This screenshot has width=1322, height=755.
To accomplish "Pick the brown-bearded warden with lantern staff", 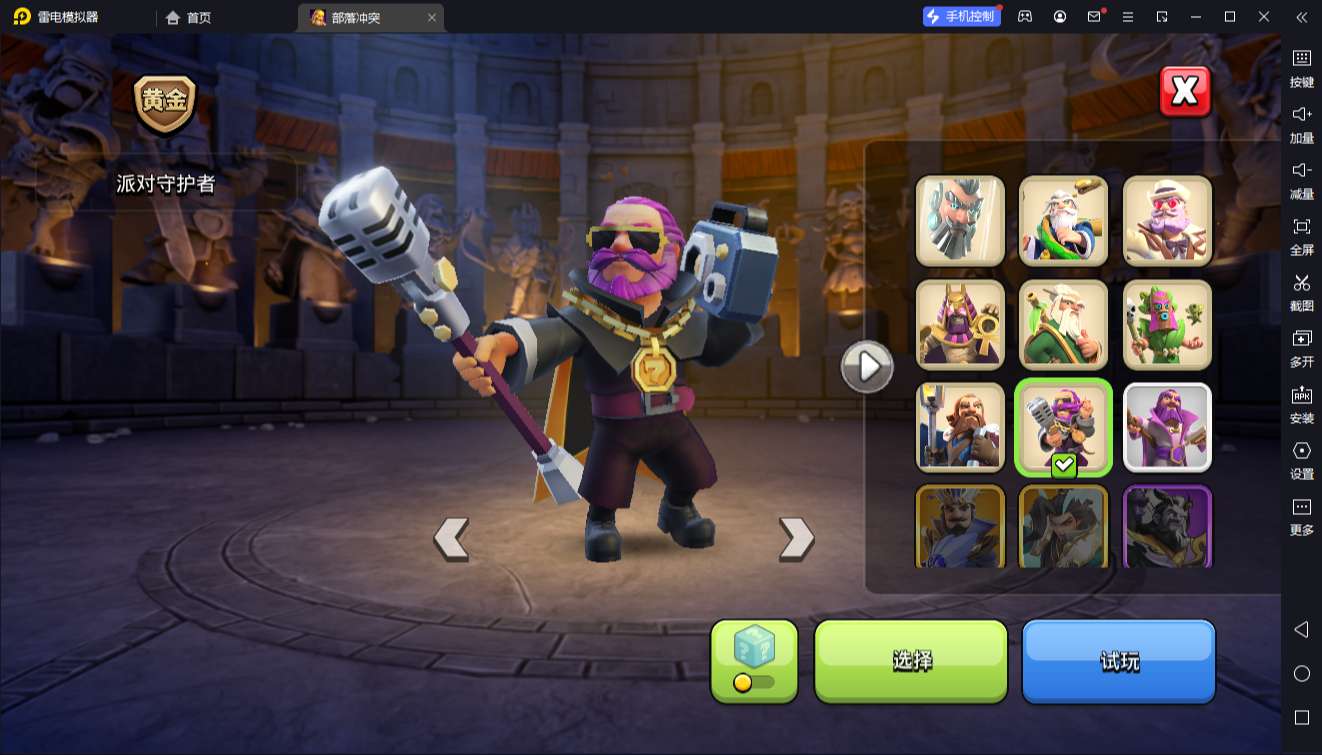I will (x=960, y=427).
